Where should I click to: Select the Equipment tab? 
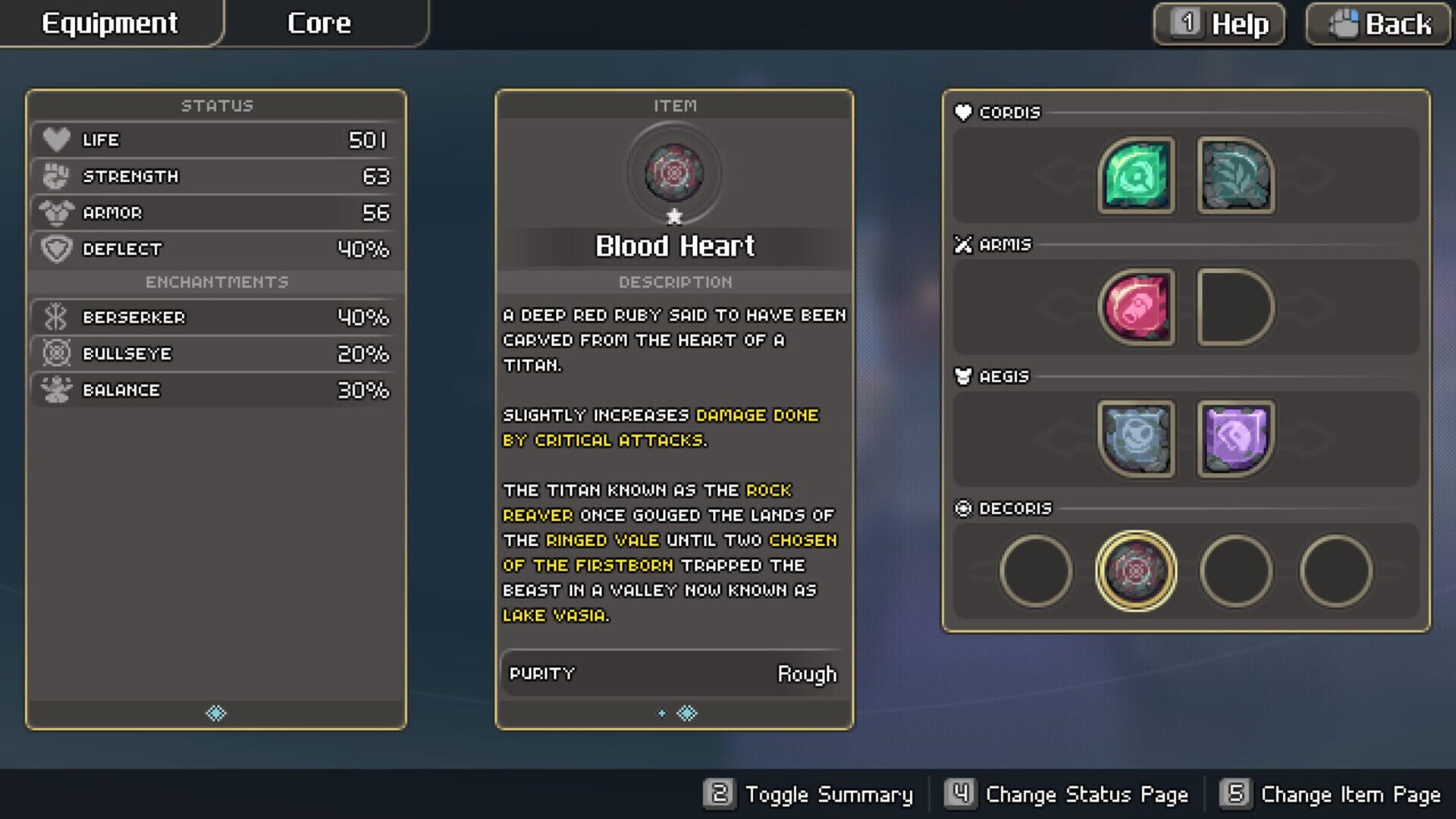pyautogui.click(x=110, y=23)
